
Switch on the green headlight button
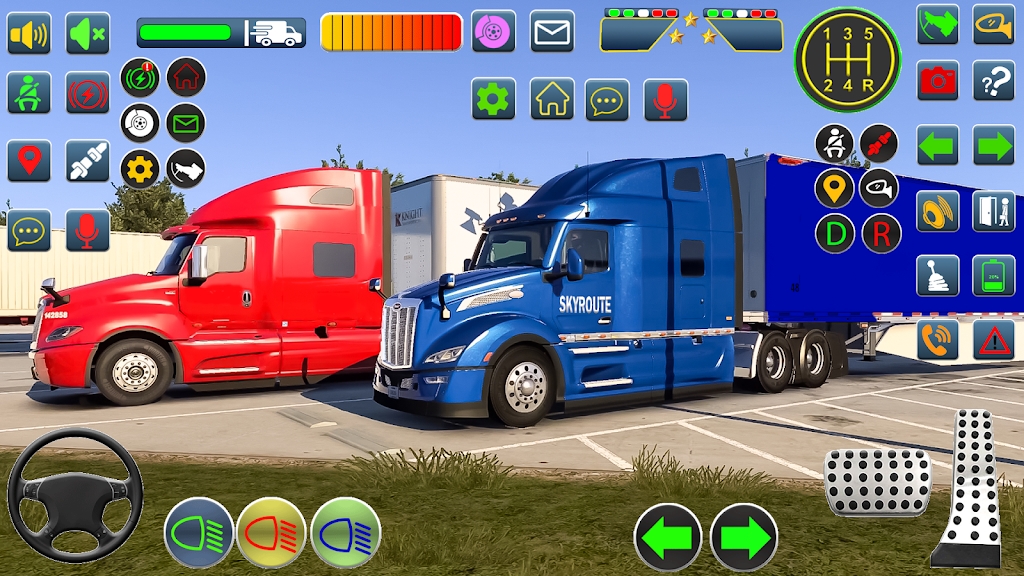coord(198,532)
